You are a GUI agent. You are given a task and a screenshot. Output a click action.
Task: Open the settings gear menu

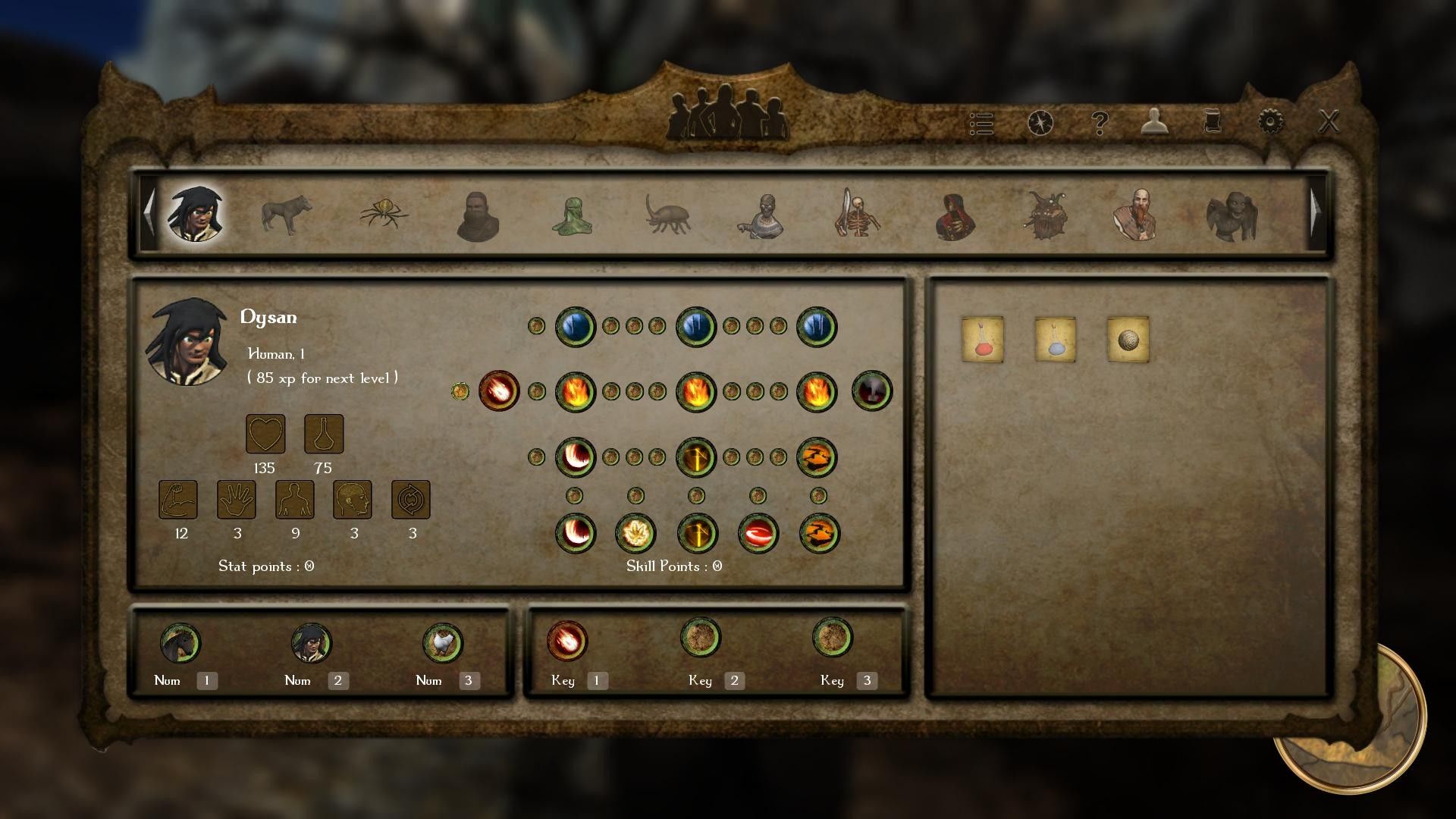(x=1270, y=121)
